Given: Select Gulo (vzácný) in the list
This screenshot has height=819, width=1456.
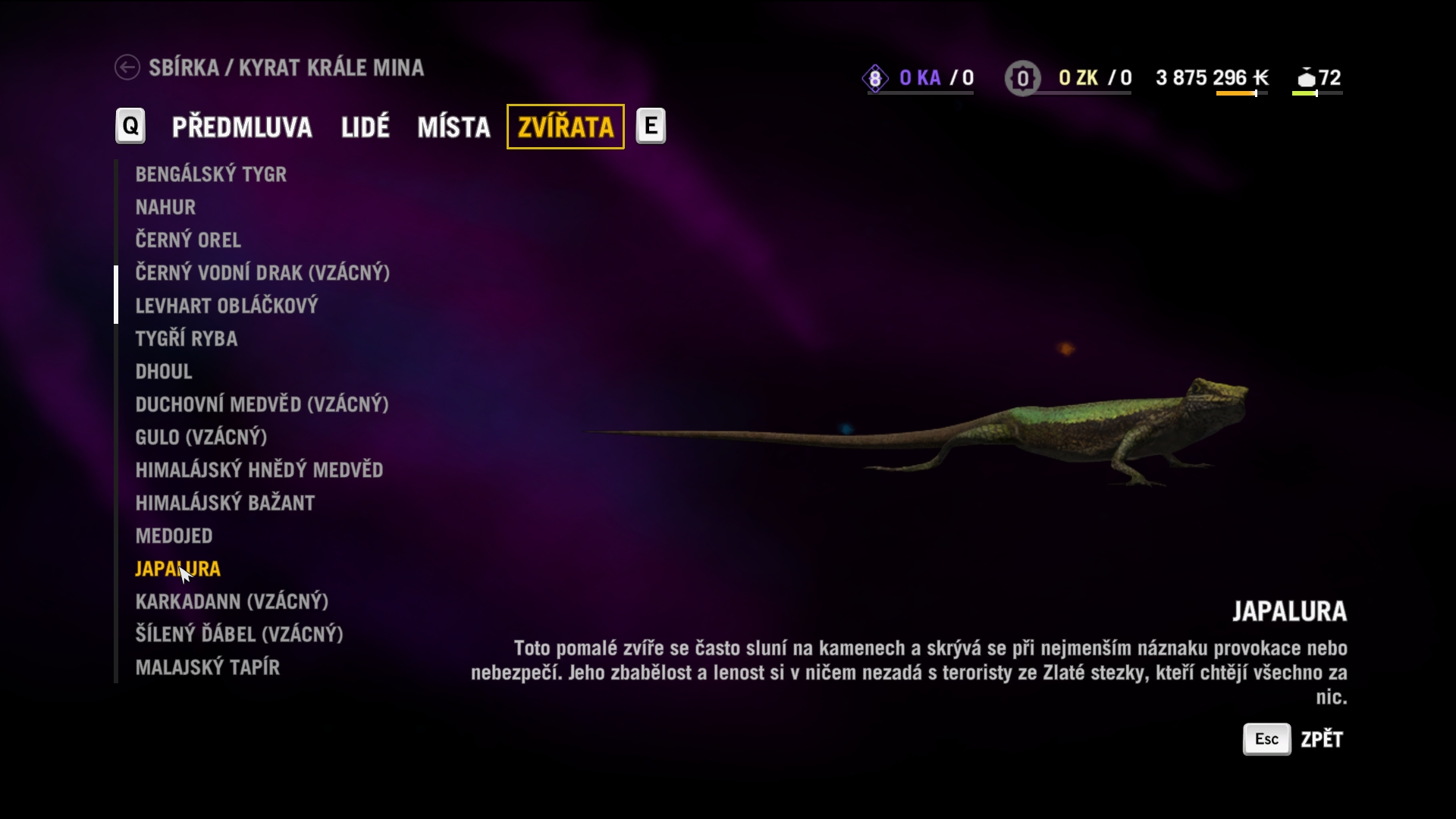Looking at the screenshot, I should click(201, 438).
